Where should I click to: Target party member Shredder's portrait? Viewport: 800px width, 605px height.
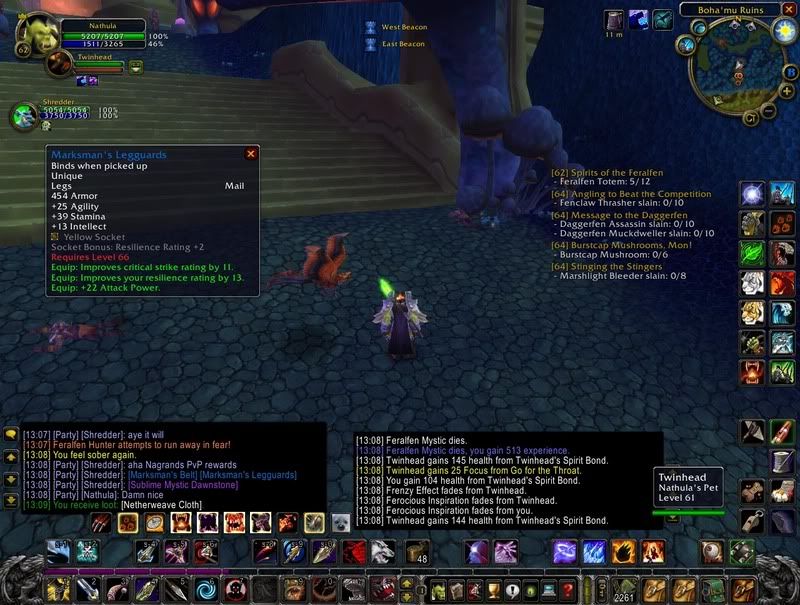pyautogui.click(x=24, y=116)
